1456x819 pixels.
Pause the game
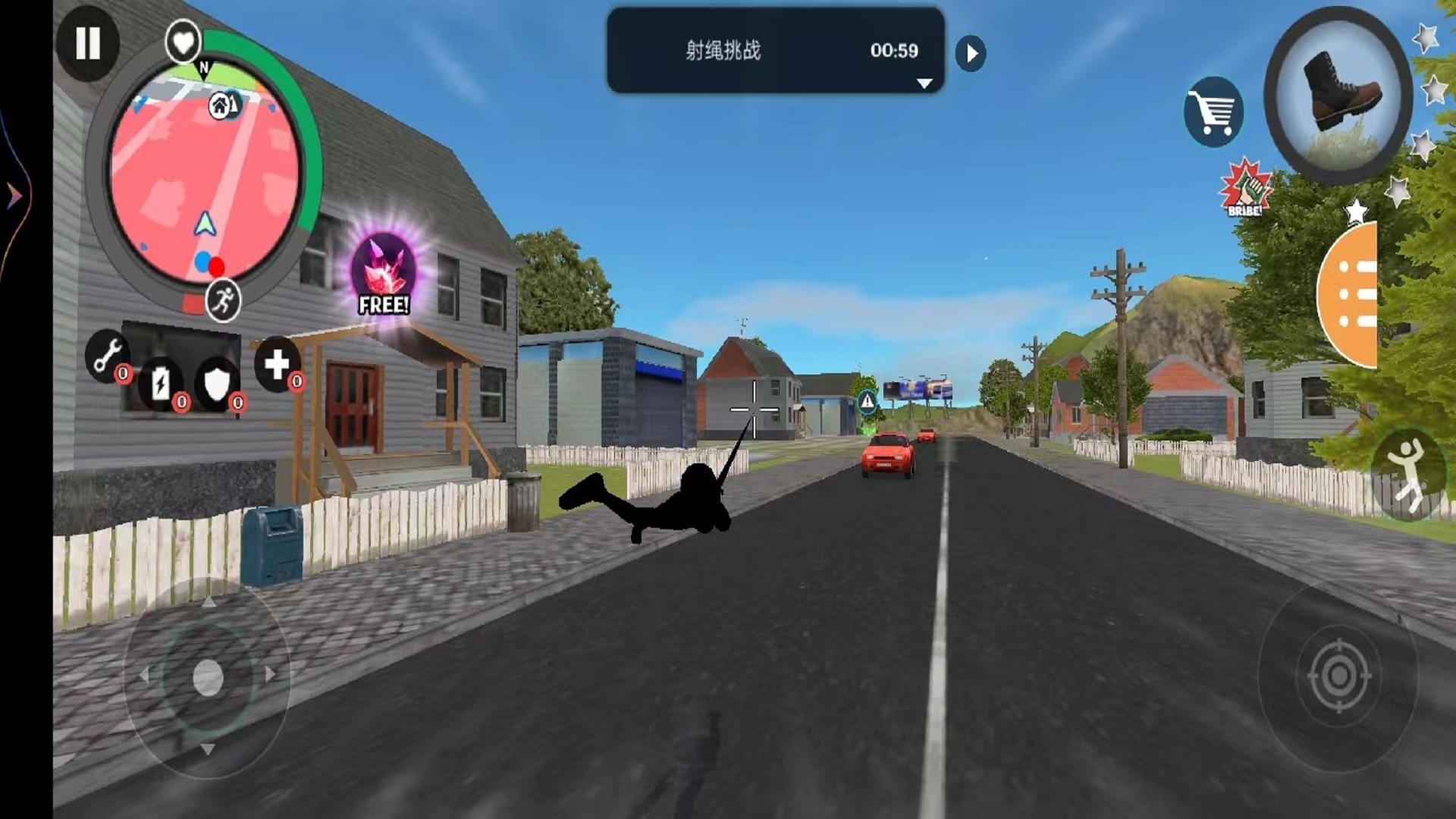(x=87, y=43)
